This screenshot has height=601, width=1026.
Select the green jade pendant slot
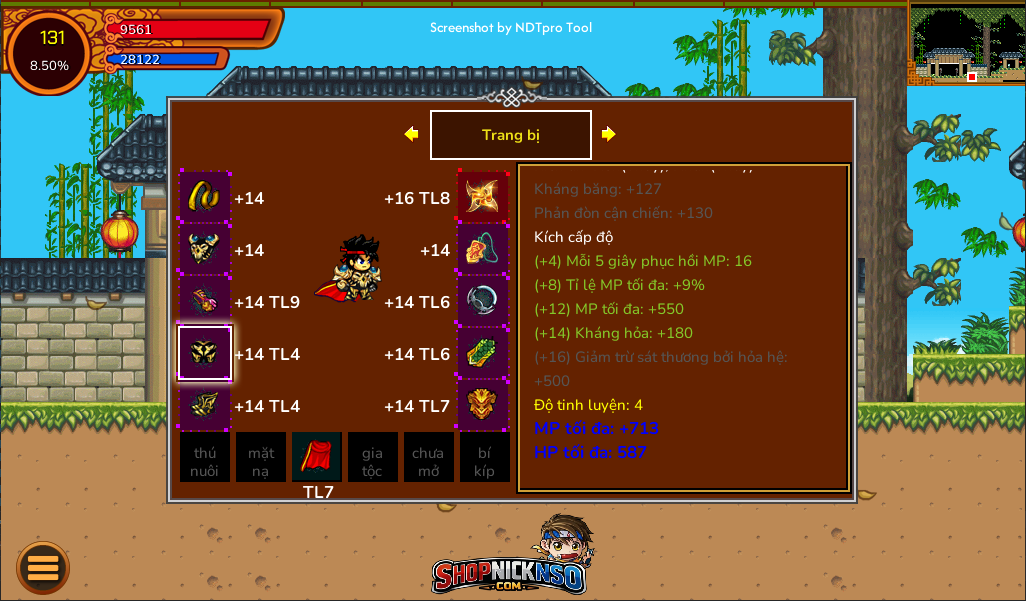click(483, 353)
